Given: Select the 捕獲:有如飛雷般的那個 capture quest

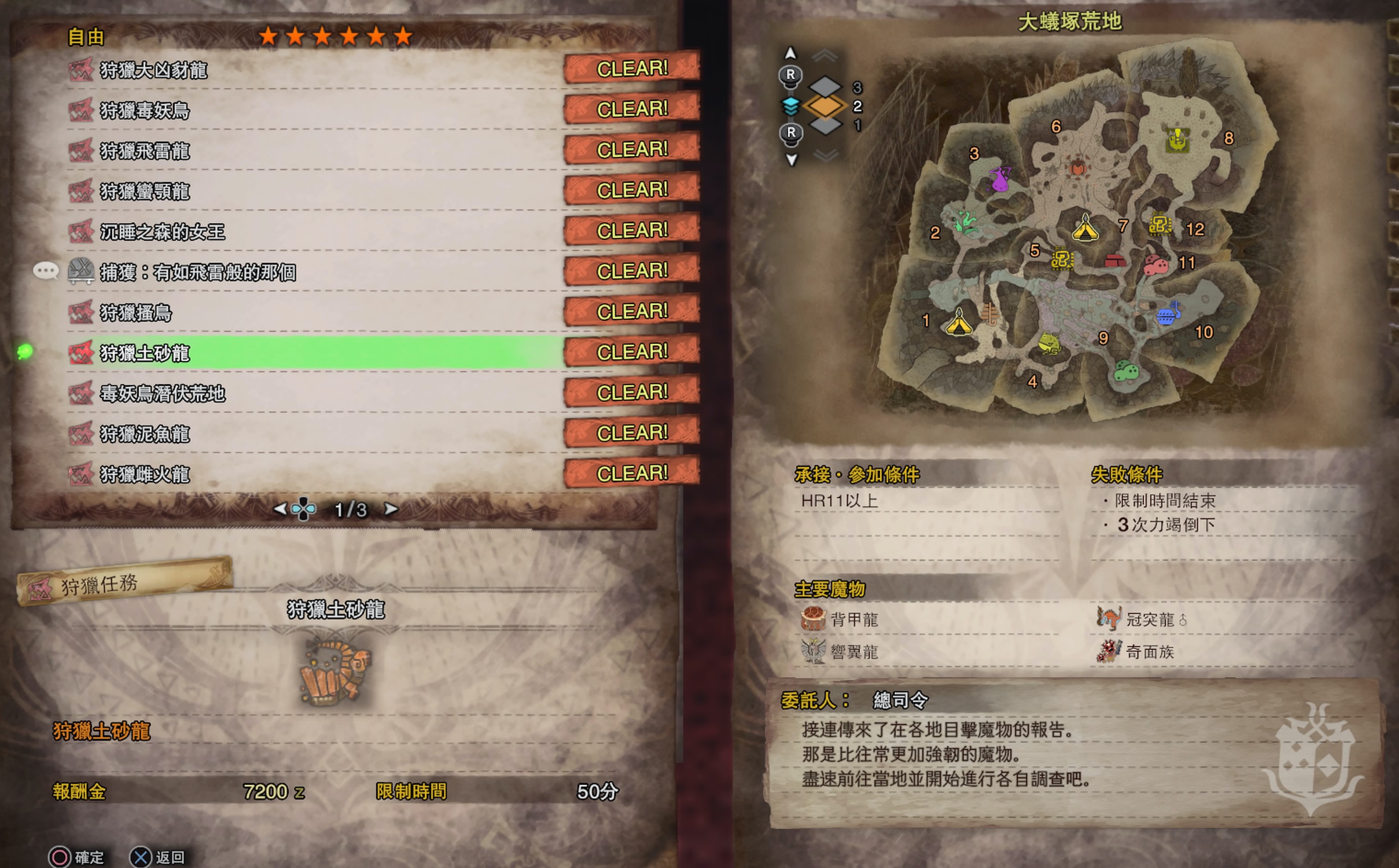Looking at the screenshot, I should pyautogui.click(x=198, y=272).
